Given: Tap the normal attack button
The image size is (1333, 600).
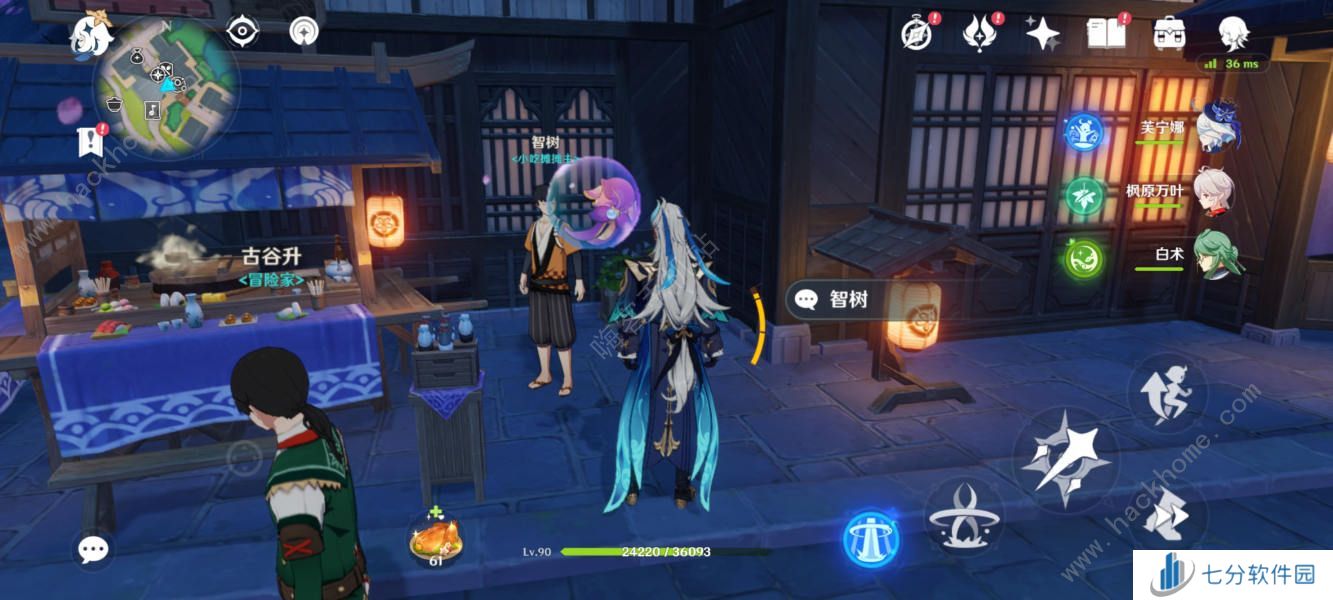Looking at the screenshot, I should [1063, 460].
